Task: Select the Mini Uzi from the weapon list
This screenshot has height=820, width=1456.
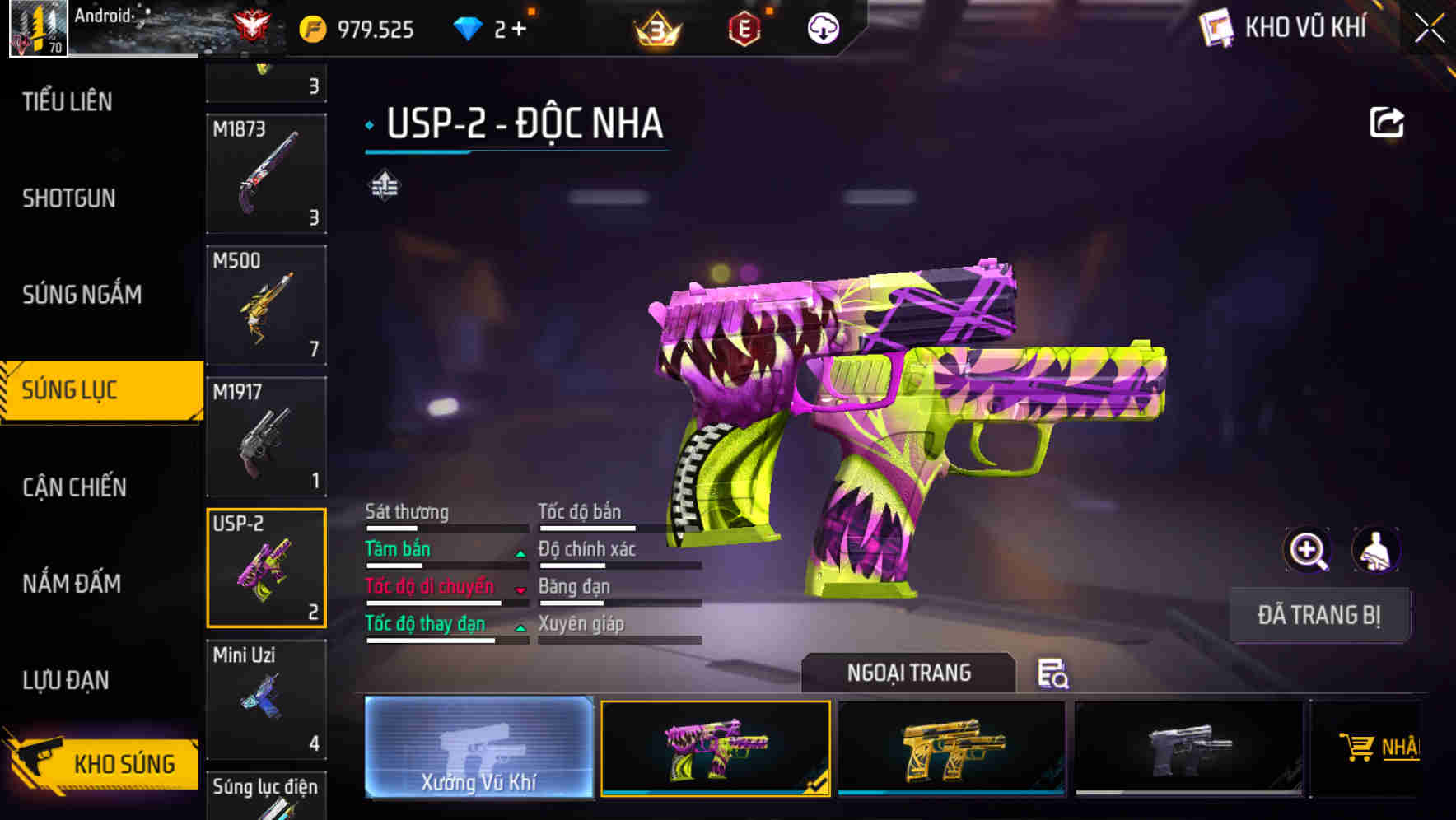Action: [265, 700]
